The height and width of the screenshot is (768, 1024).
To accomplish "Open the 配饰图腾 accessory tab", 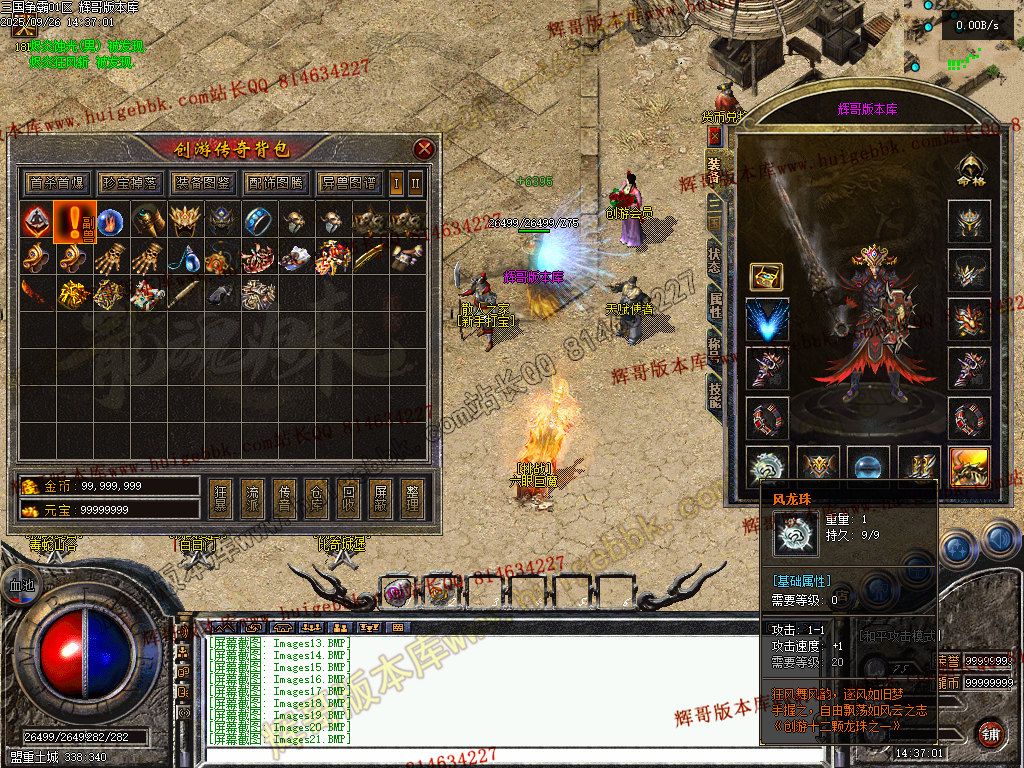I will (275, 183).
